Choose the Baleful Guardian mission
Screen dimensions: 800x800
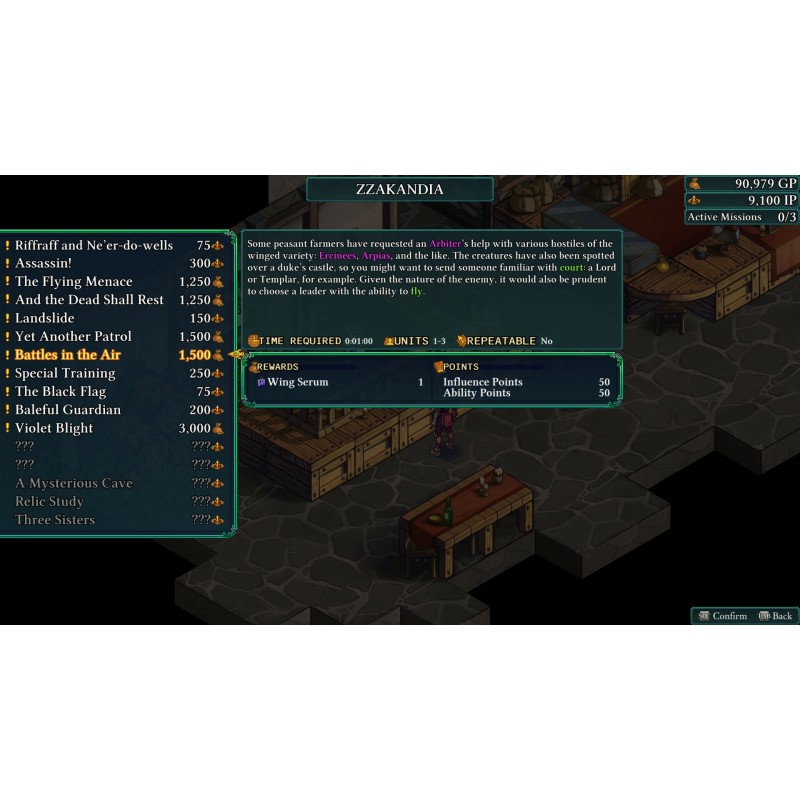pyautogui.click(x=68, y=410)
